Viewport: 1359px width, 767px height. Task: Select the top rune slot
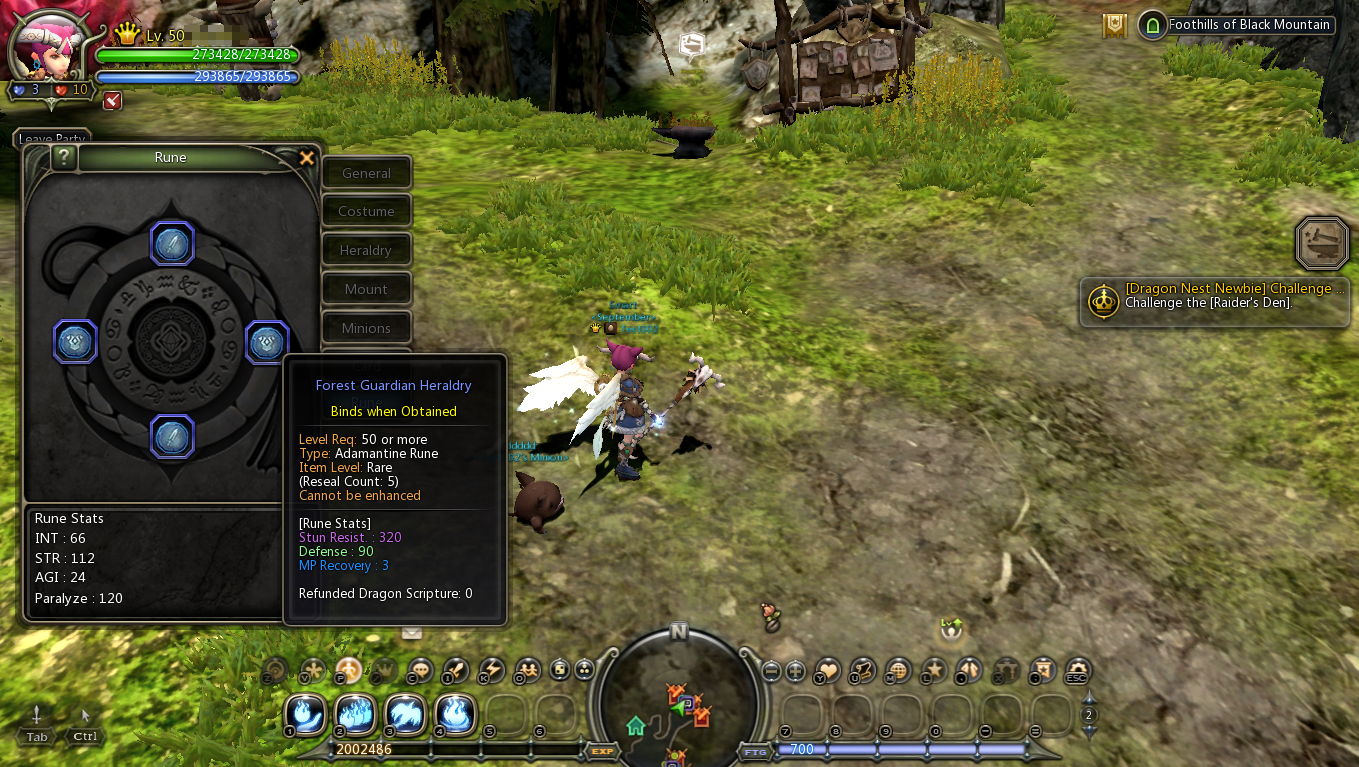[172, 243]
